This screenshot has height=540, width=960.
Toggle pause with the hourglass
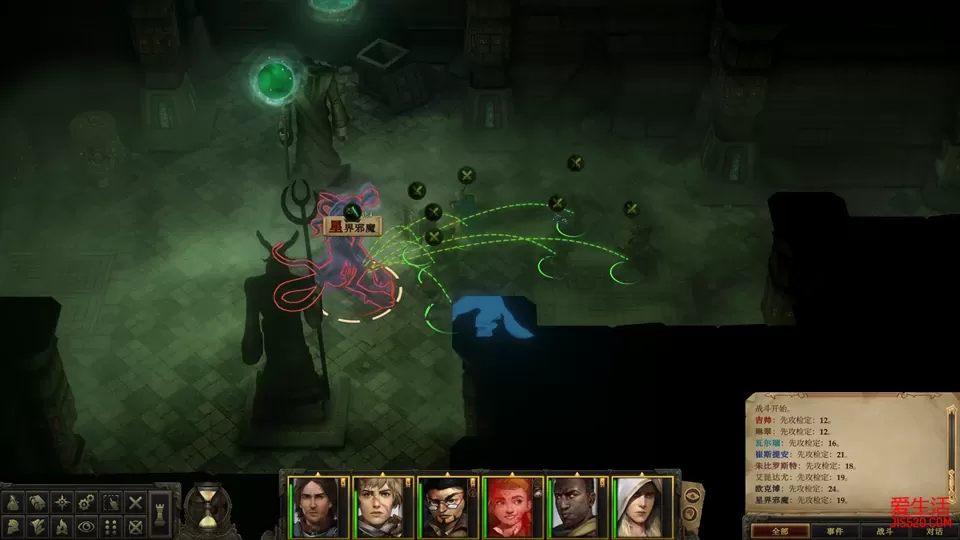point(207,507)
